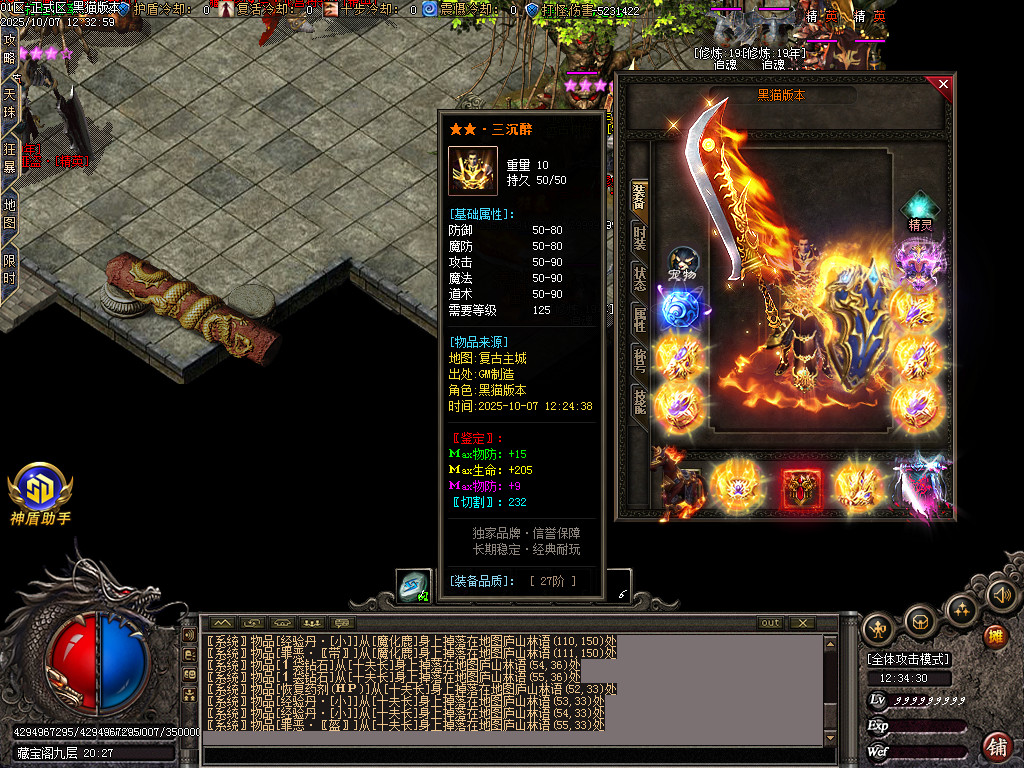Image resolution: width=1024 pixels, height=768 pixels.
Task: Select the 称号 title tab
Action: pyautogui.click(x=640, y=359)
